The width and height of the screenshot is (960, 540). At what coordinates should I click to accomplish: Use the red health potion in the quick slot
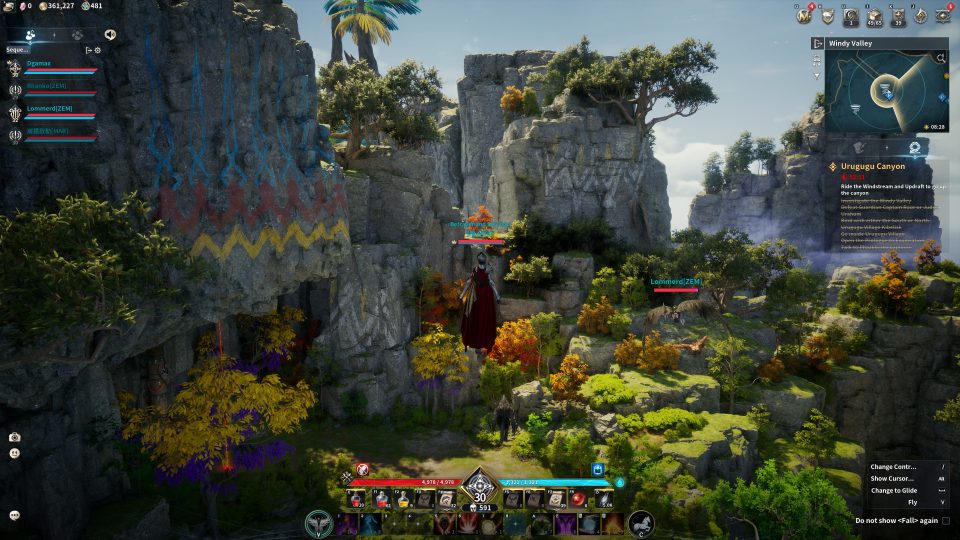pos(382,497)
